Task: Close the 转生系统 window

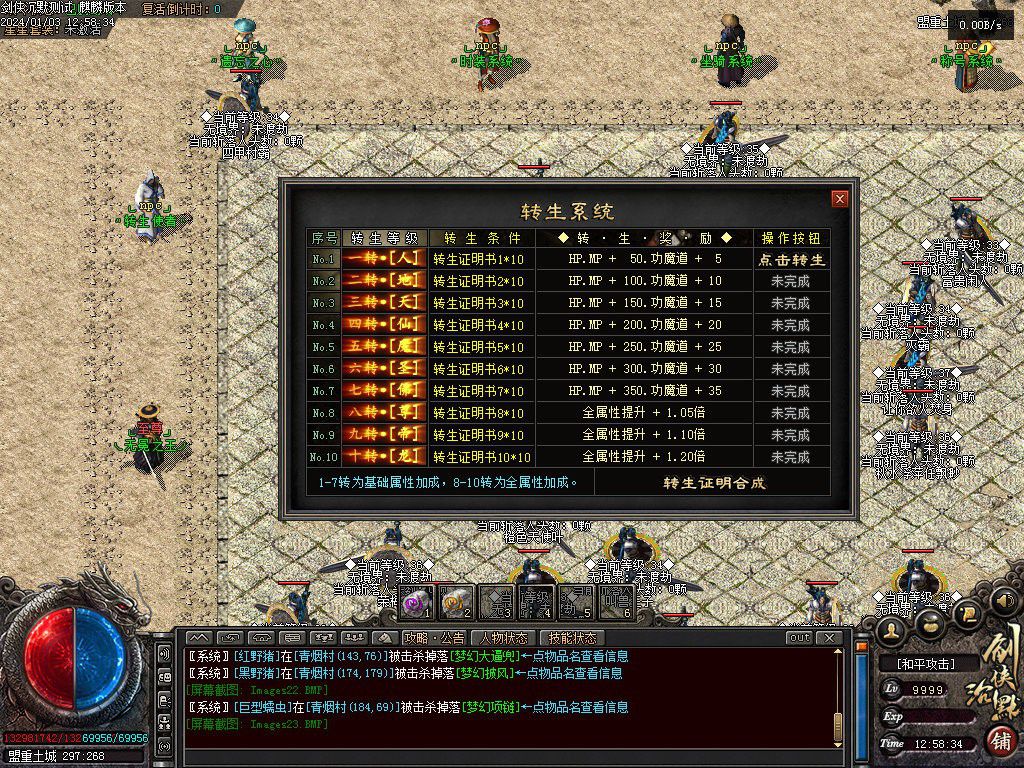Action: pos(840,199)
